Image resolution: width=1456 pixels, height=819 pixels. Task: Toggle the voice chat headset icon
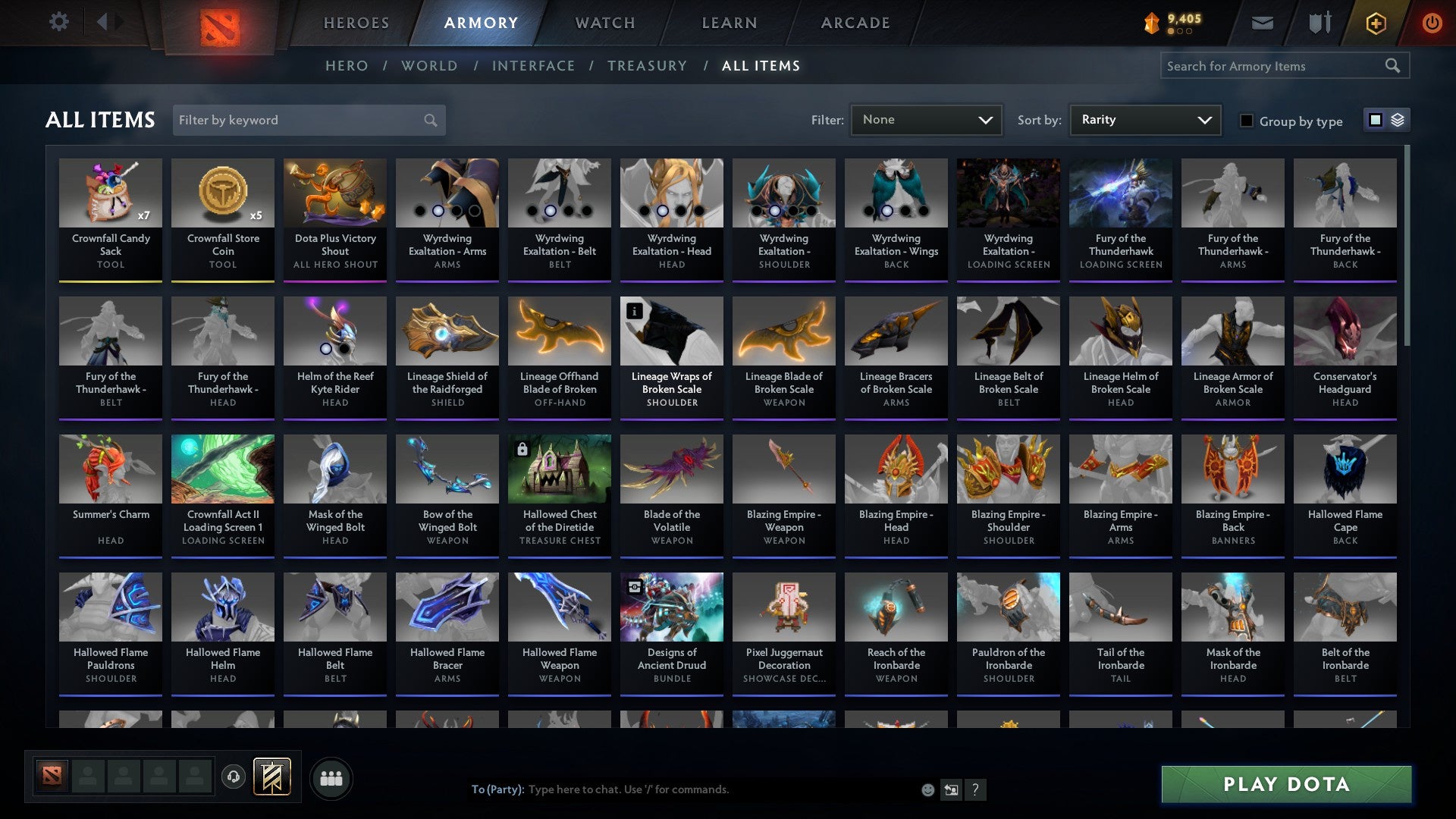click(x=234, y=777)
